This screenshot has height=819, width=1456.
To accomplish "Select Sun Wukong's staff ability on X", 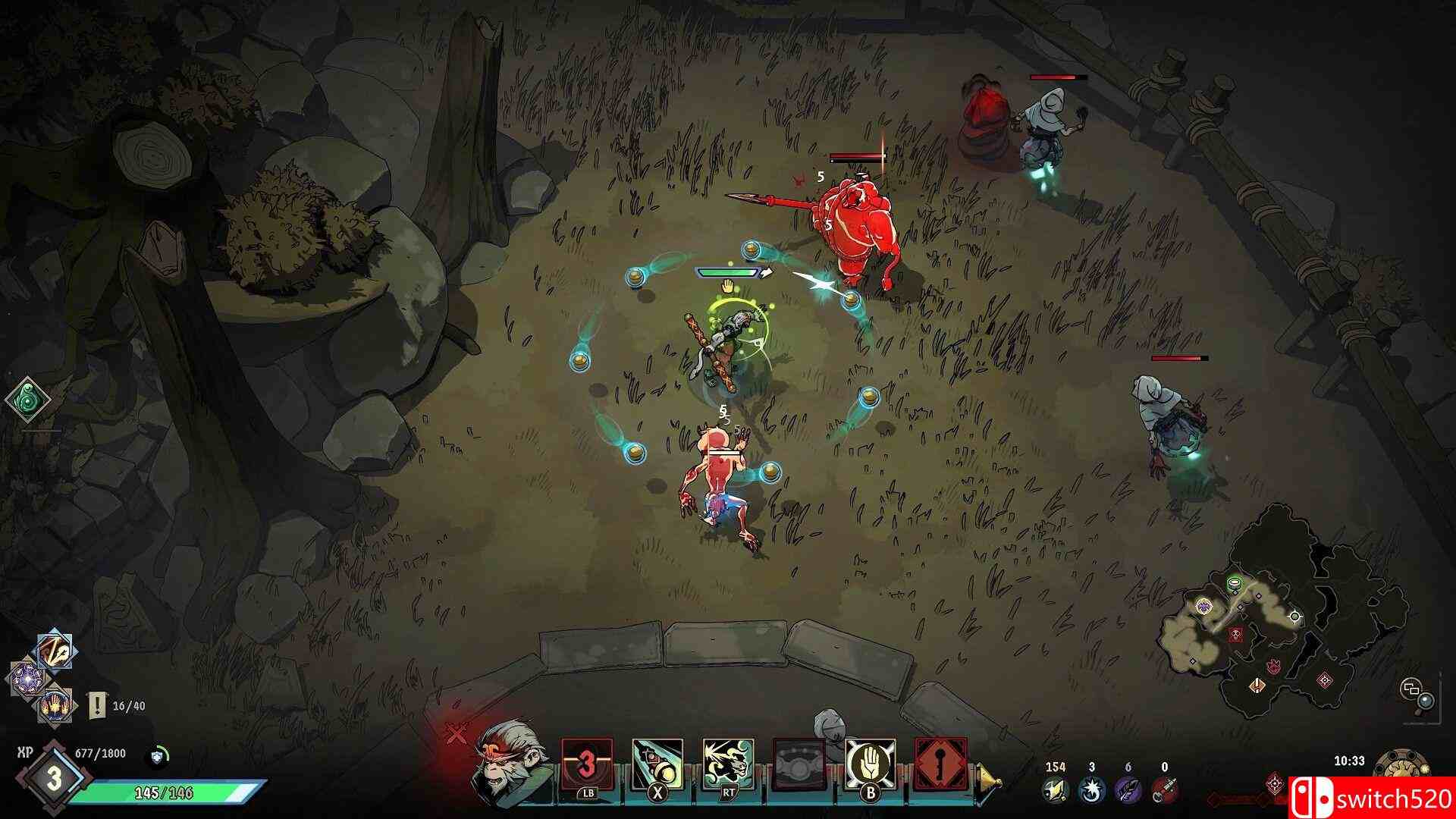I will coord(657,762).
